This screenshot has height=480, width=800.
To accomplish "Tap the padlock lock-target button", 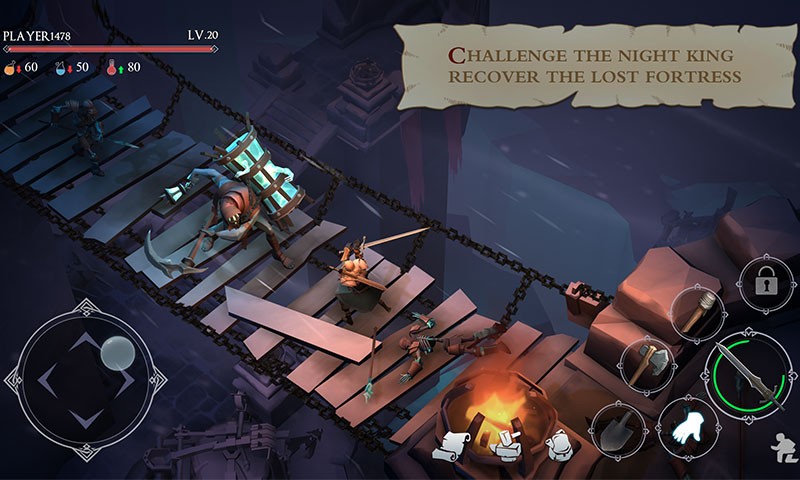I will coord(766,284).
